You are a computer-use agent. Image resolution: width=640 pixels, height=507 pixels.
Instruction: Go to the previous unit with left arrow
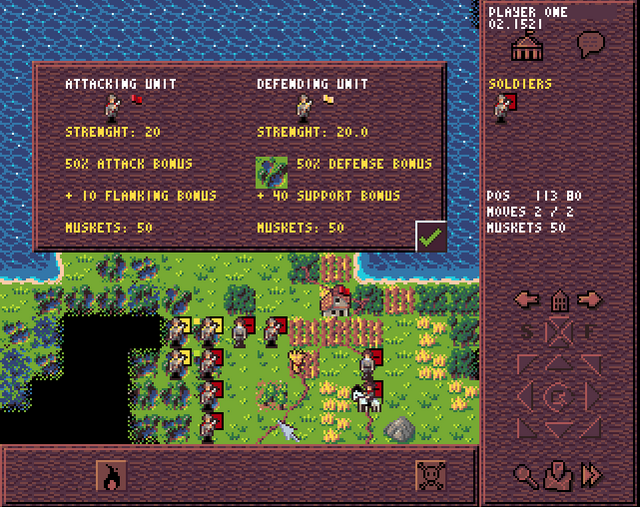tap(527, 299)
